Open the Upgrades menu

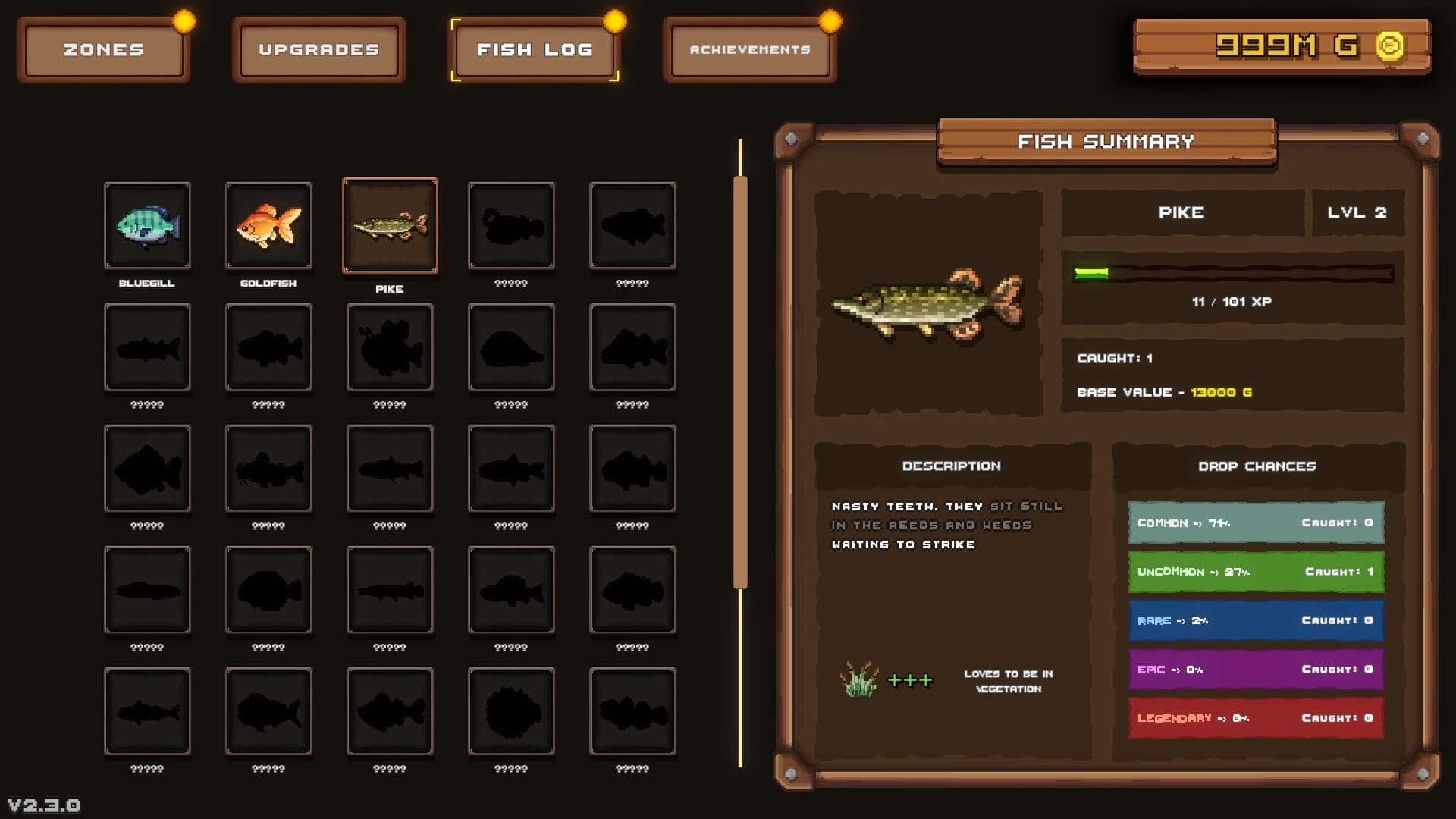[318, 49]
